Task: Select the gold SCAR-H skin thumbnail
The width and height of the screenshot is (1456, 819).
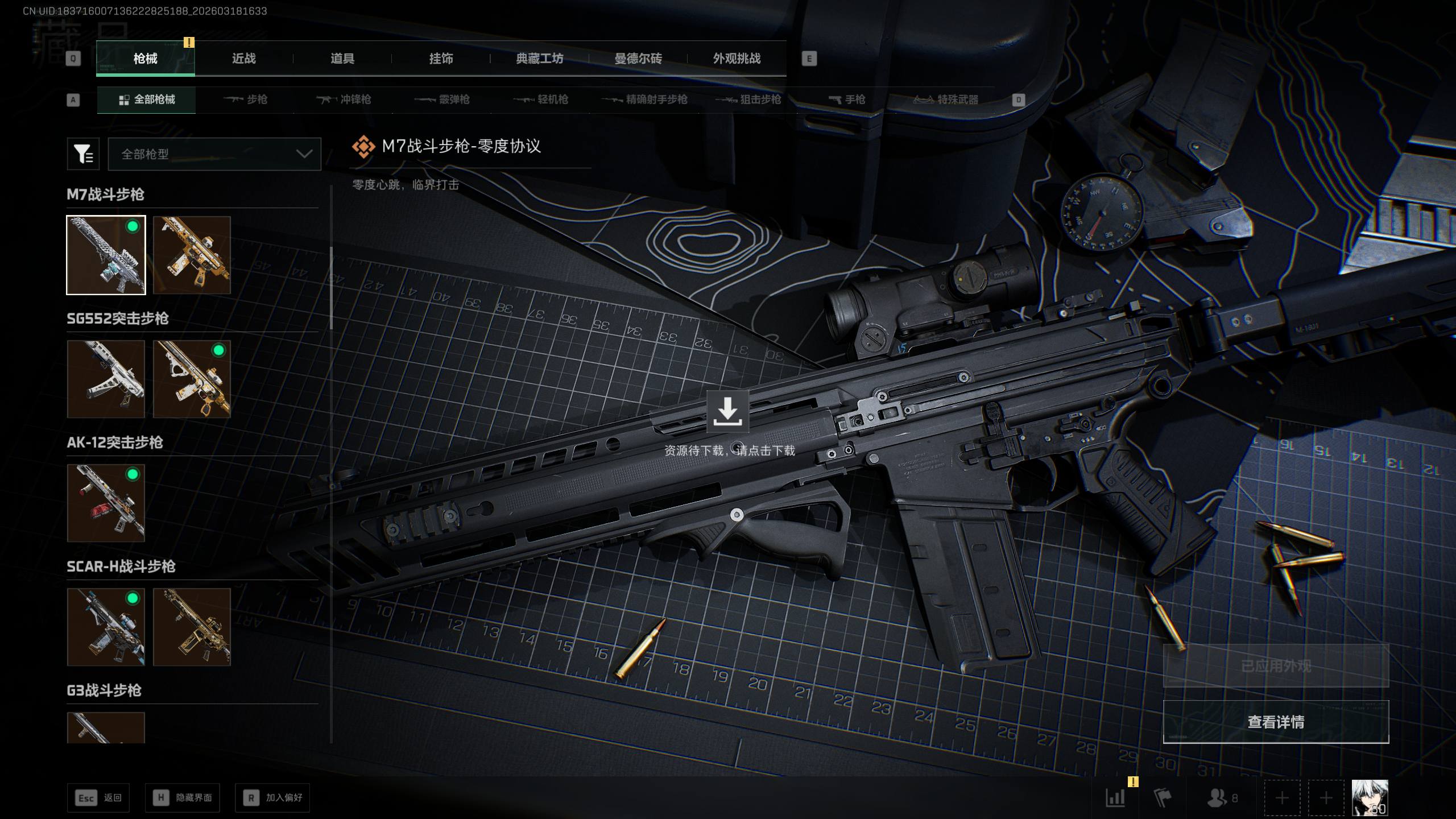Action: pyautogui.click(x=192, y=627)
